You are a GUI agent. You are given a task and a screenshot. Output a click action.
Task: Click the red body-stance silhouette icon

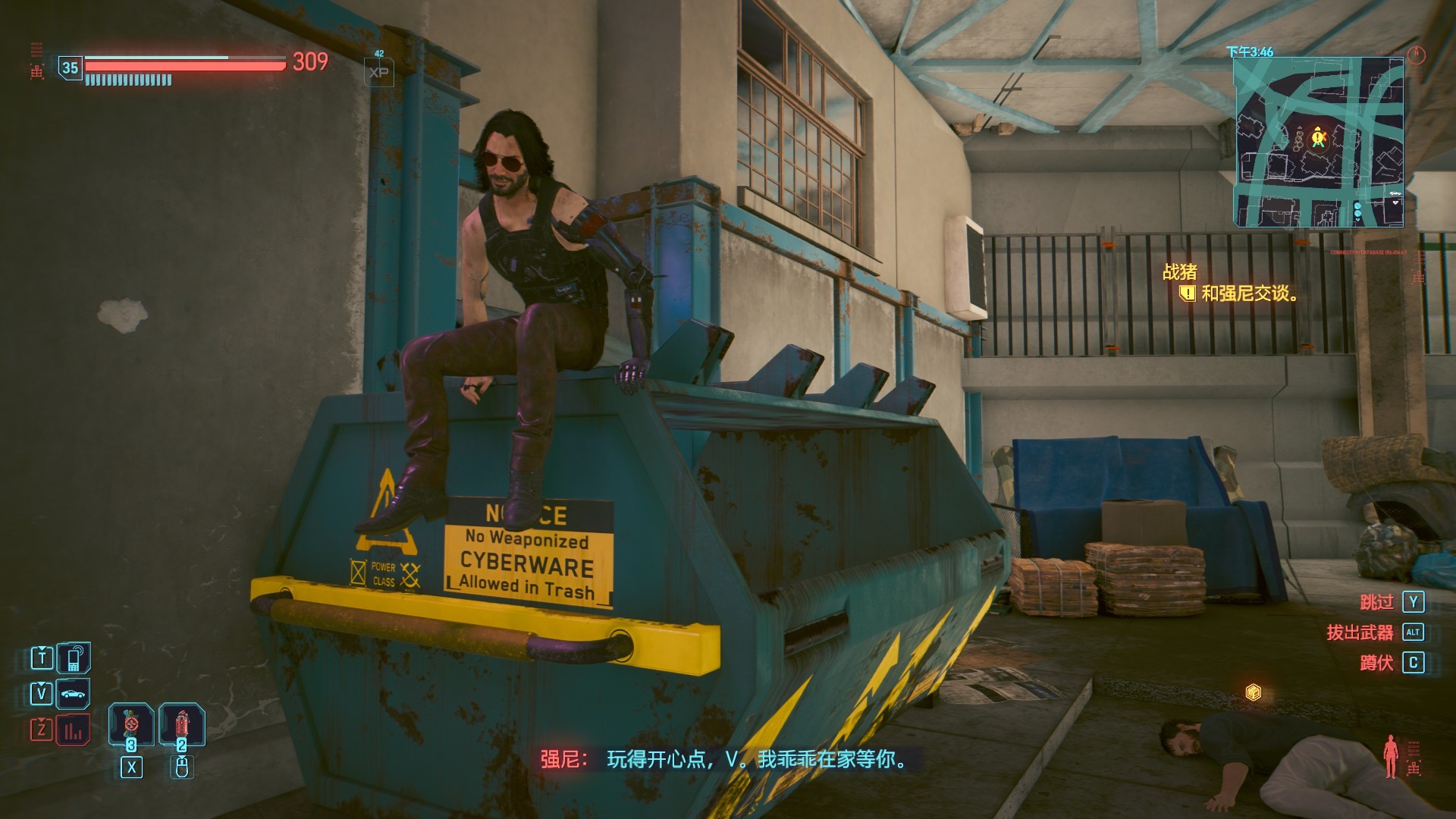pyautogui.click(x=1390, y=755)
